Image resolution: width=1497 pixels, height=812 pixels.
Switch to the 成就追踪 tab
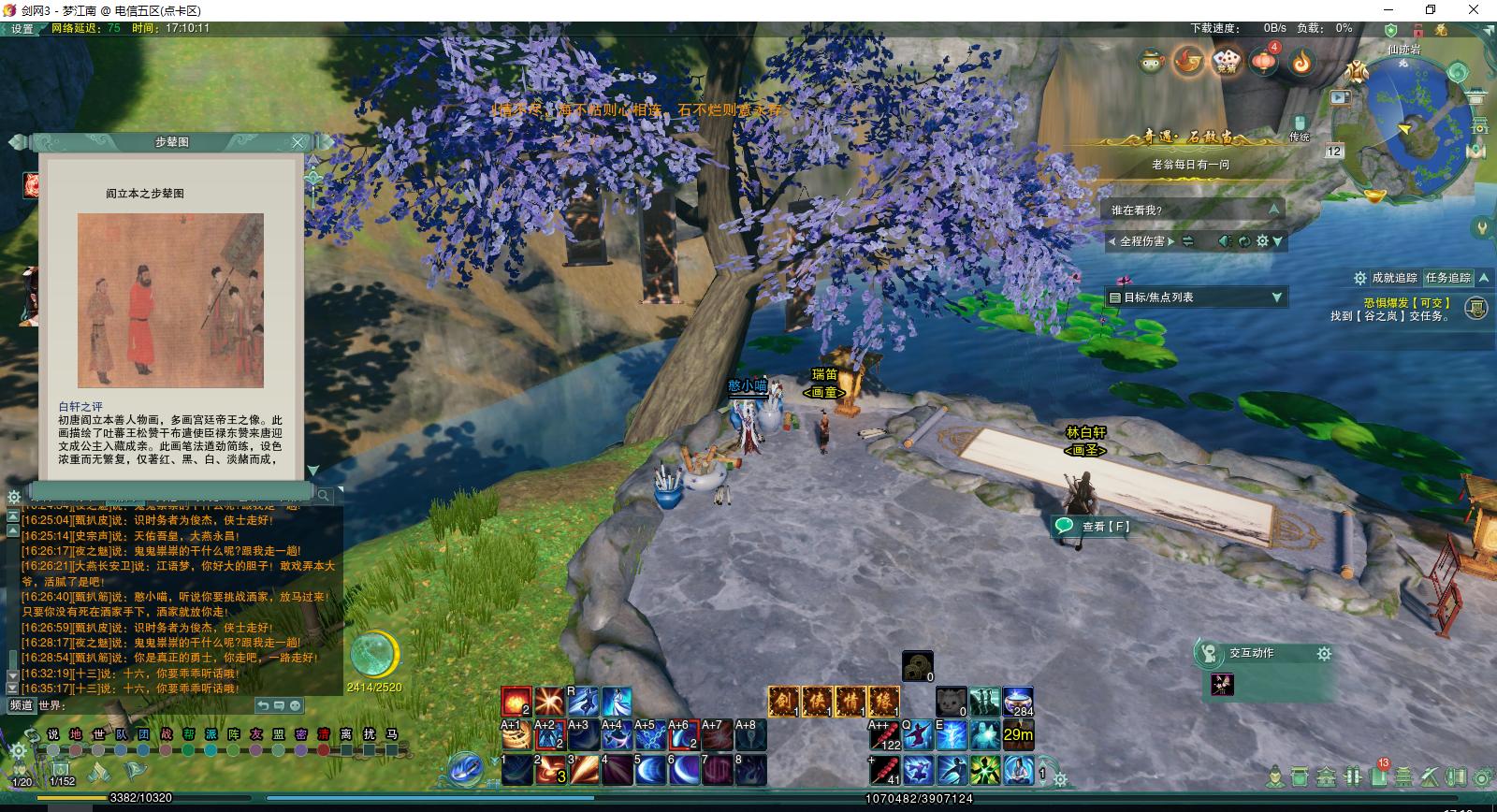pos(1394,278)
